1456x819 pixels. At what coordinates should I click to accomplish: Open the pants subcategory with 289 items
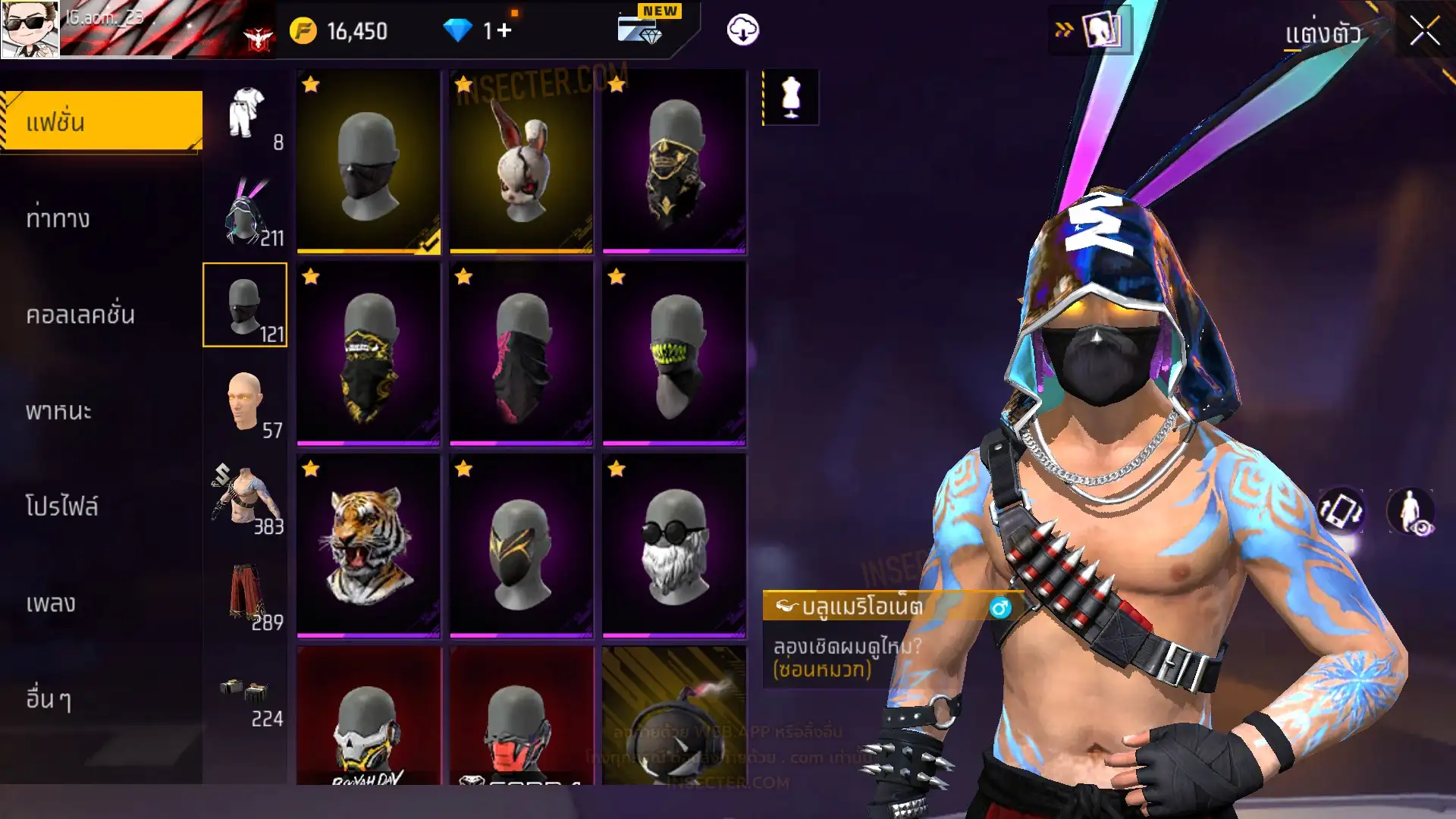246,595
